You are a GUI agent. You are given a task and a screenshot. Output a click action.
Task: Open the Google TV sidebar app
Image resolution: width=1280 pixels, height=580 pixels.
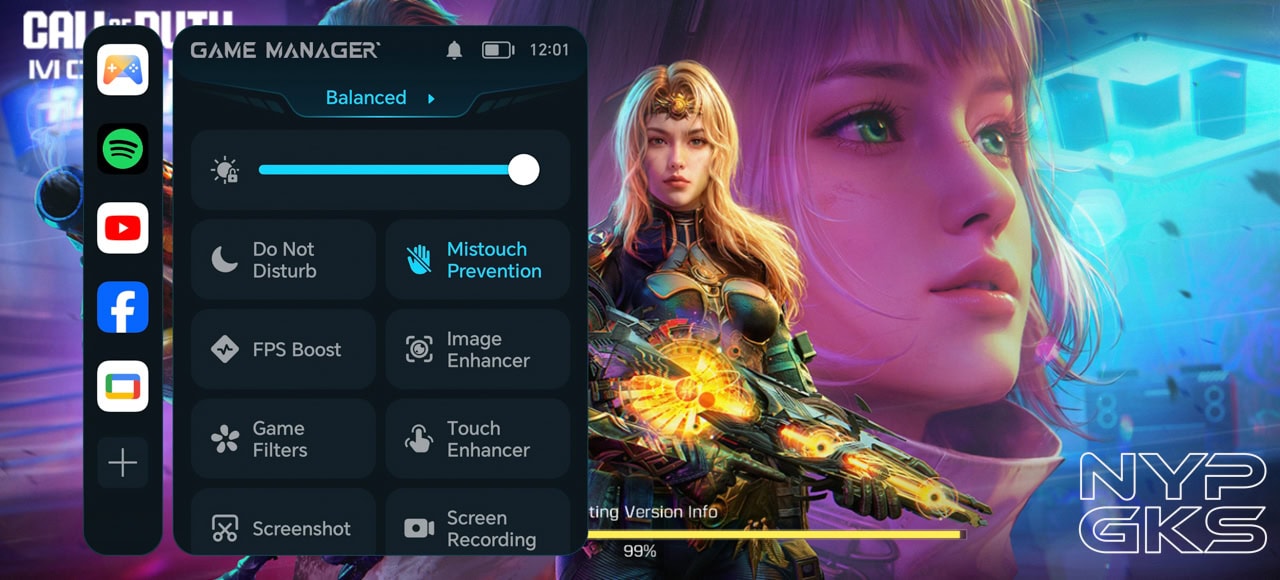tap(123, 386)
